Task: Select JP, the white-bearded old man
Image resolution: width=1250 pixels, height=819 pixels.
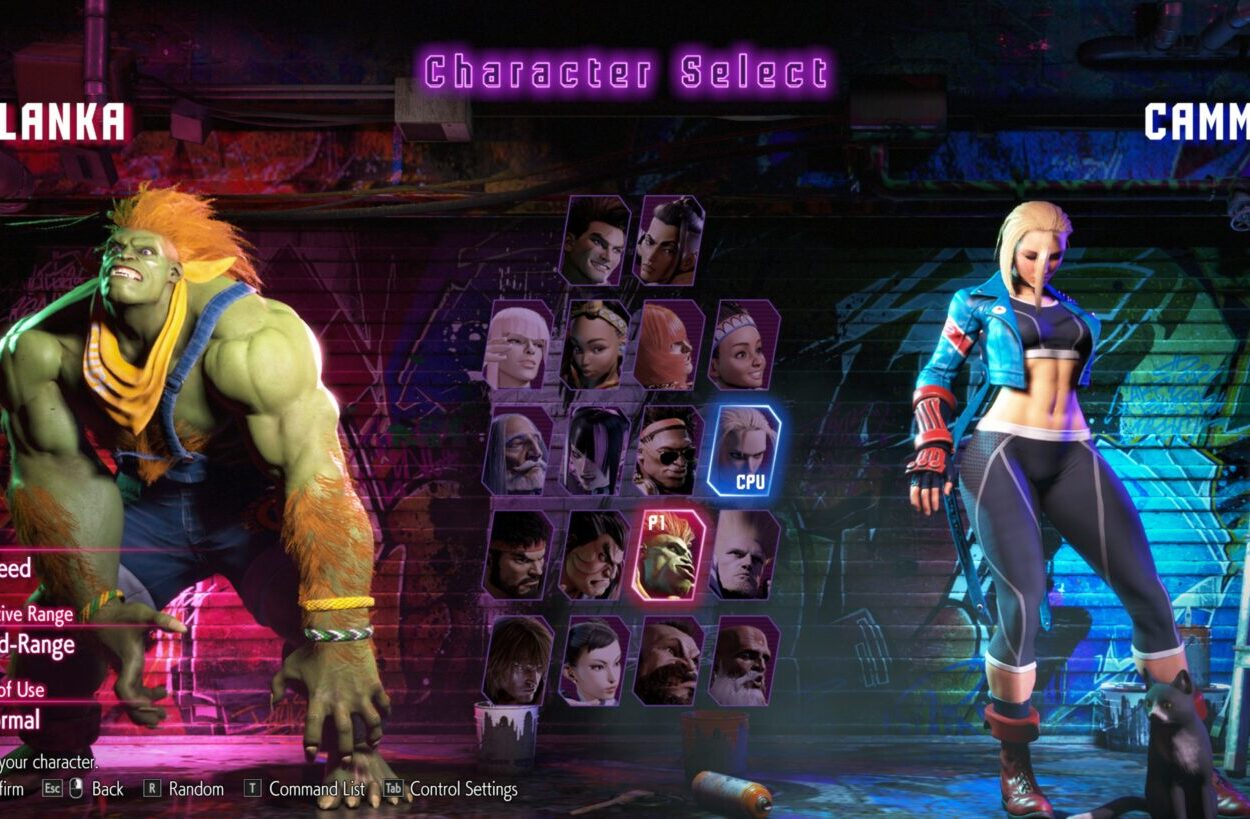Action: click(x=519, y=451)
